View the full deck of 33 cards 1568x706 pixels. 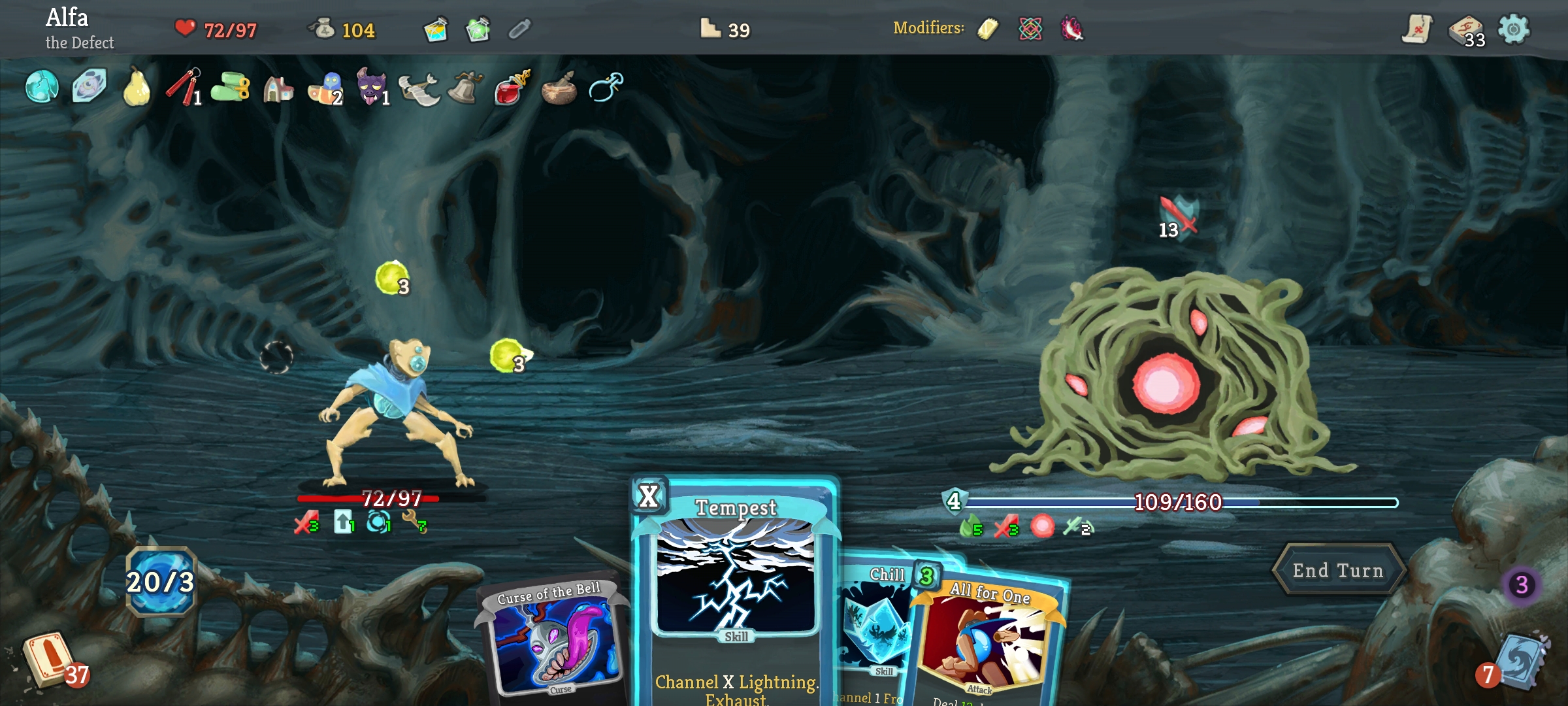point(1465,31)
